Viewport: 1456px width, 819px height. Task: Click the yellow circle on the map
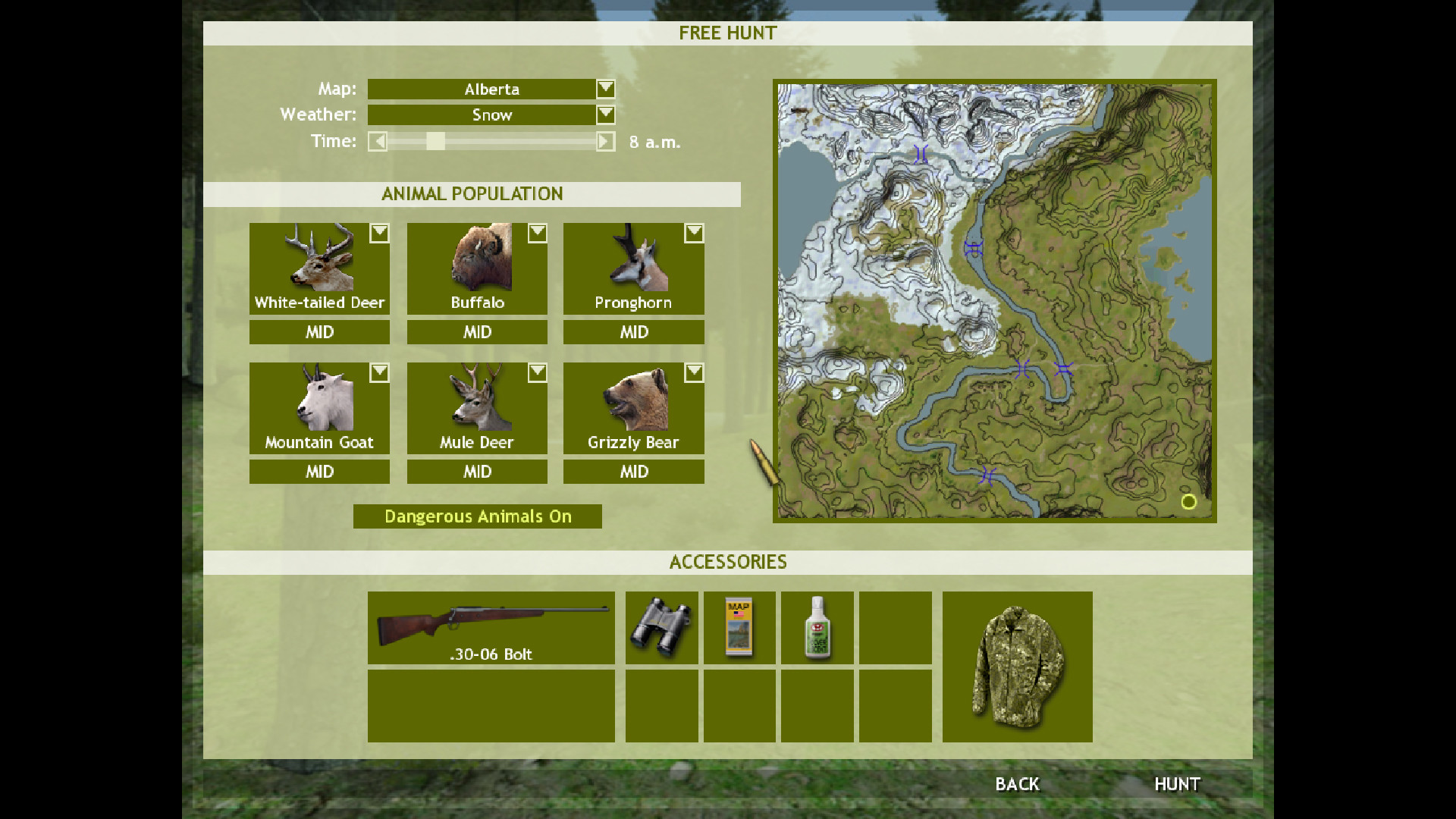pos(1188,502)
